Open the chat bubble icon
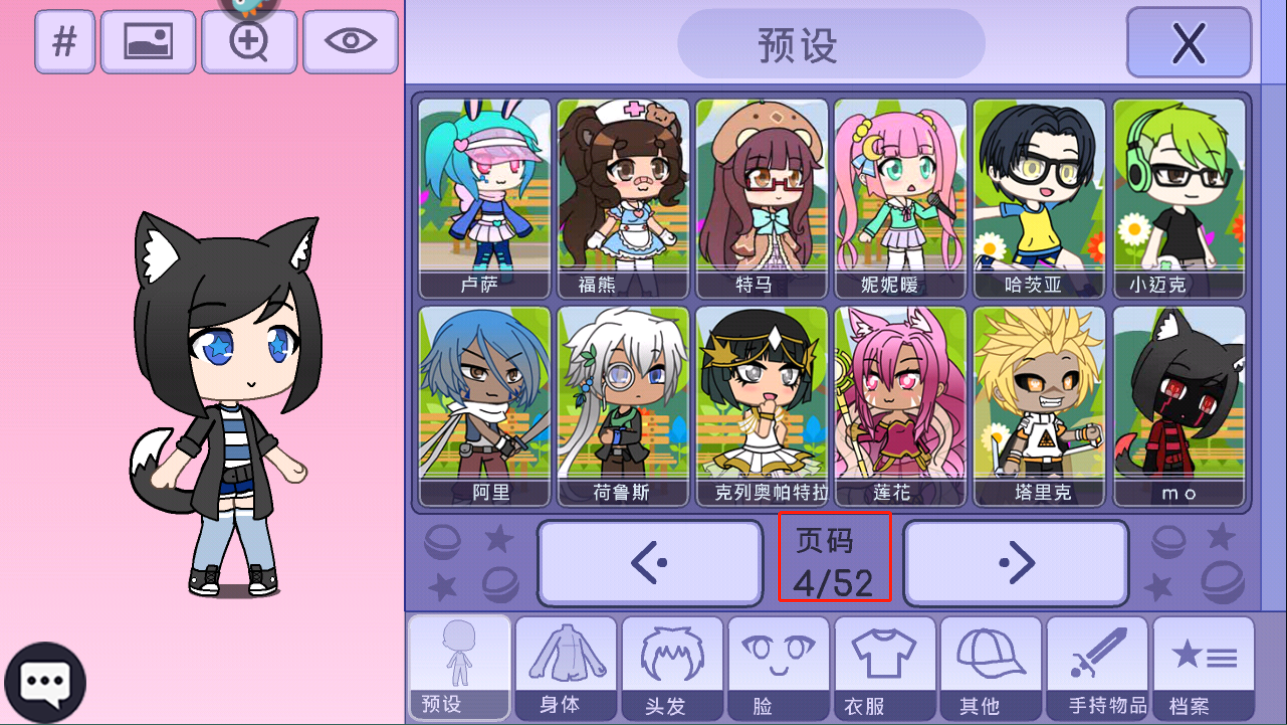The image size is (1287, 725). (44, 680)
